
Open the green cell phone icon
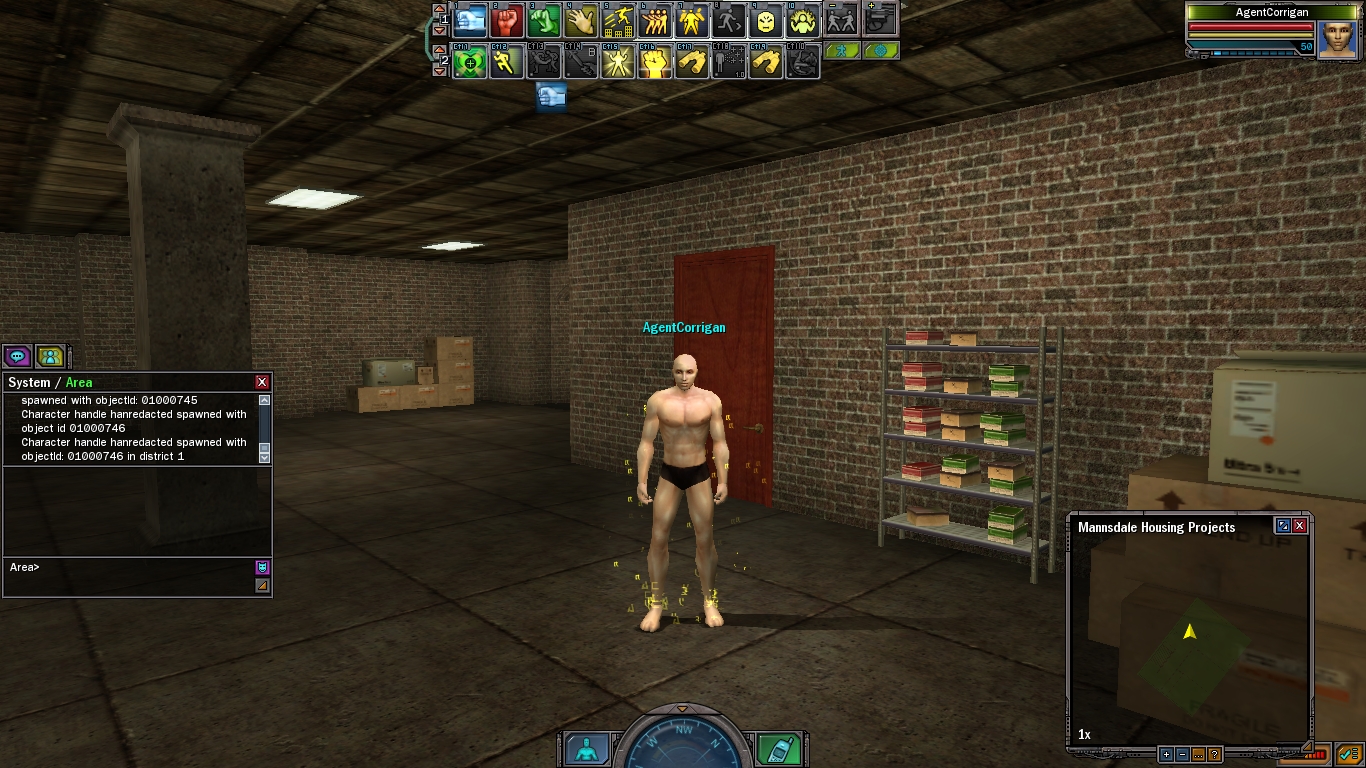click(x=777, y=749)
